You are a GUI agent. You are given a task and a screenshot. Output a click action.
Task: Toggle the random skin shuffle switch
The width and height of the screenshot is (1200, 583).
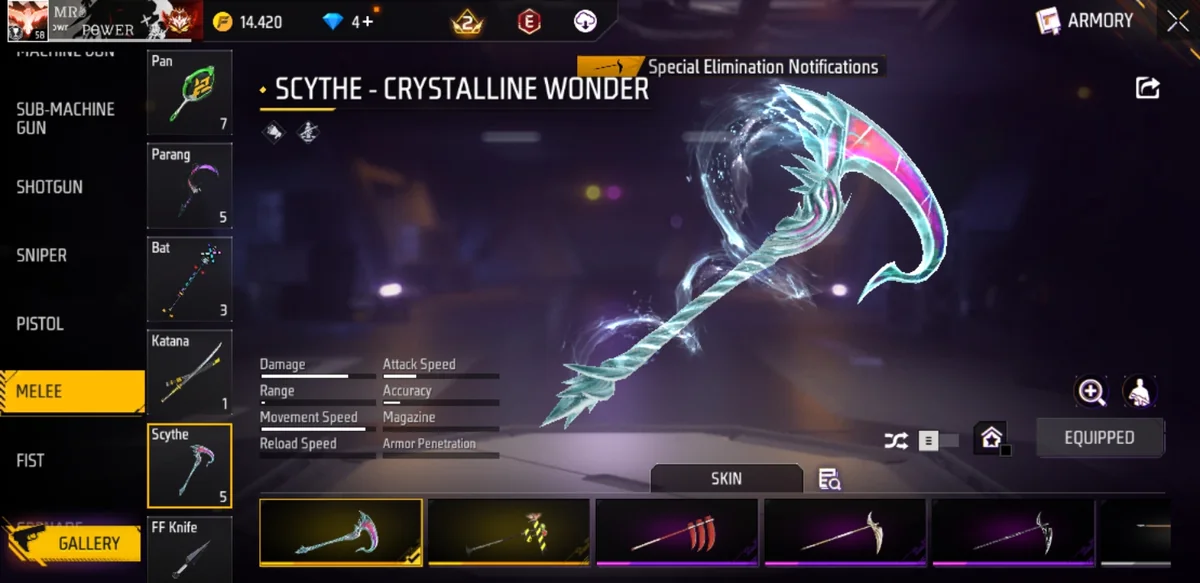tap(938, 440)
